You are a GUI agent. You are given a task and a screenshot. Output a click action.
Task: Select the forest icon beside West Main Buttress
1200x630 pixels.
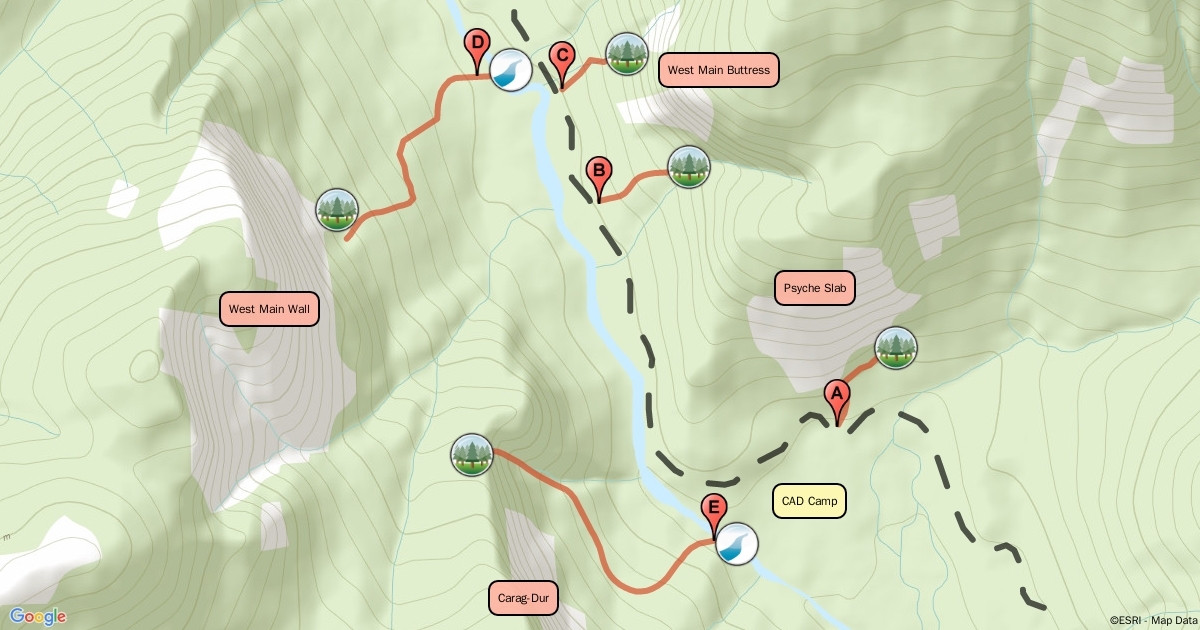(627, 54)
